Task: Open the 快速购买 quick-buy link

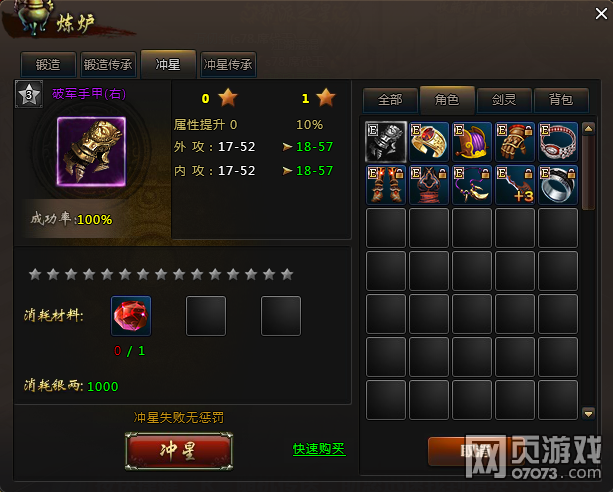Action: coord(319,449)
